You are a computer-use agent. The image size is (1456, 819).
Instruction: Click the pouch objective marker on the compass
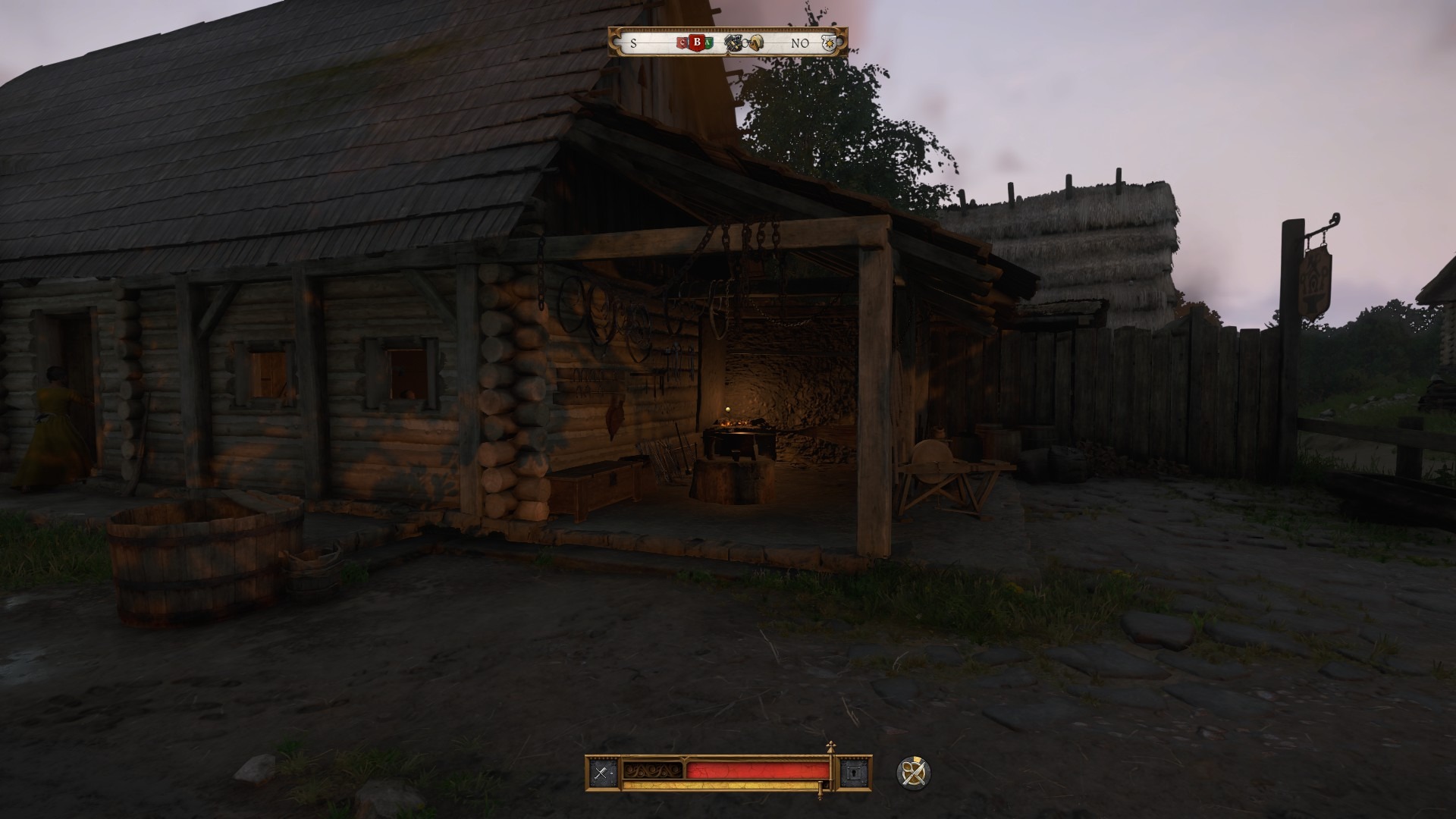click(756, 42)
